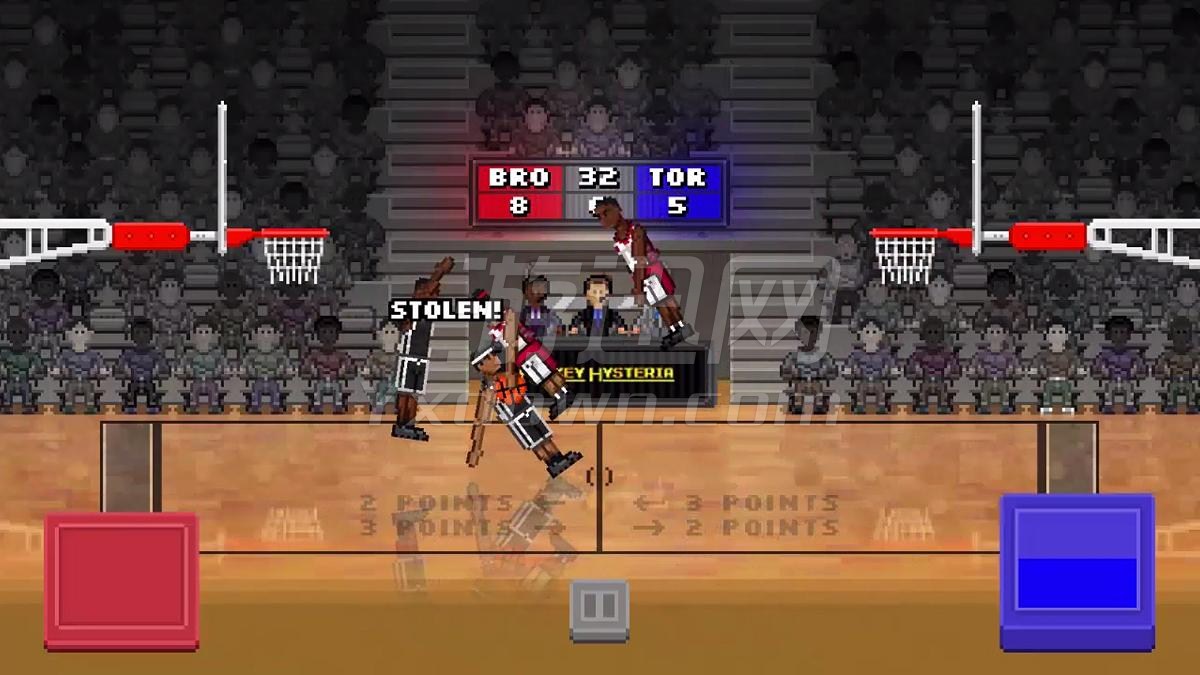
Task: Tap the blue player two button
Action: pos(1077,572)
